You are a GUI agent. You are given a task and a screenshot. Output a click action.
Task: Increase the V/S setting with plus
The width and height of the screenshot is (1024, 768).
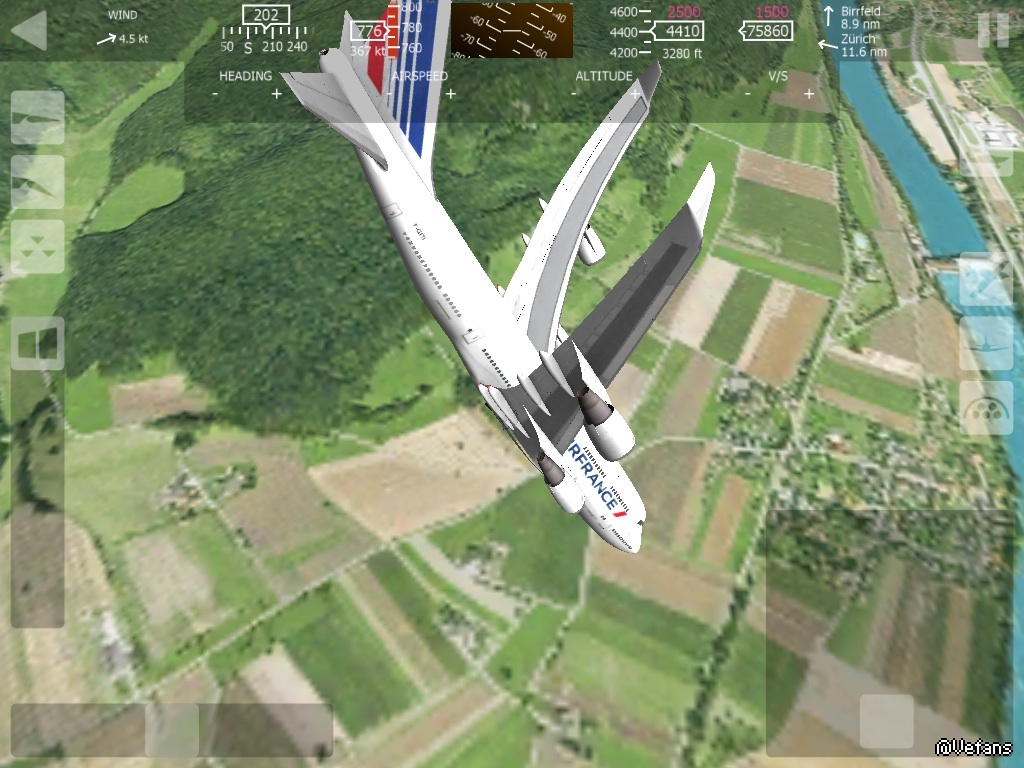[x=809, y=94]
